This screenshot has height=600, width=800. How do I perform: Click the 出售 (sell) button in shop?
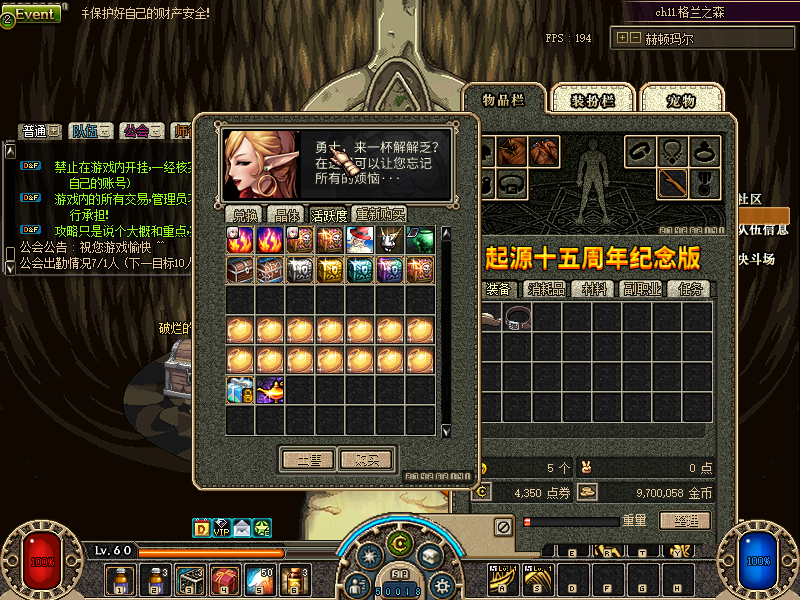[308, 459]
